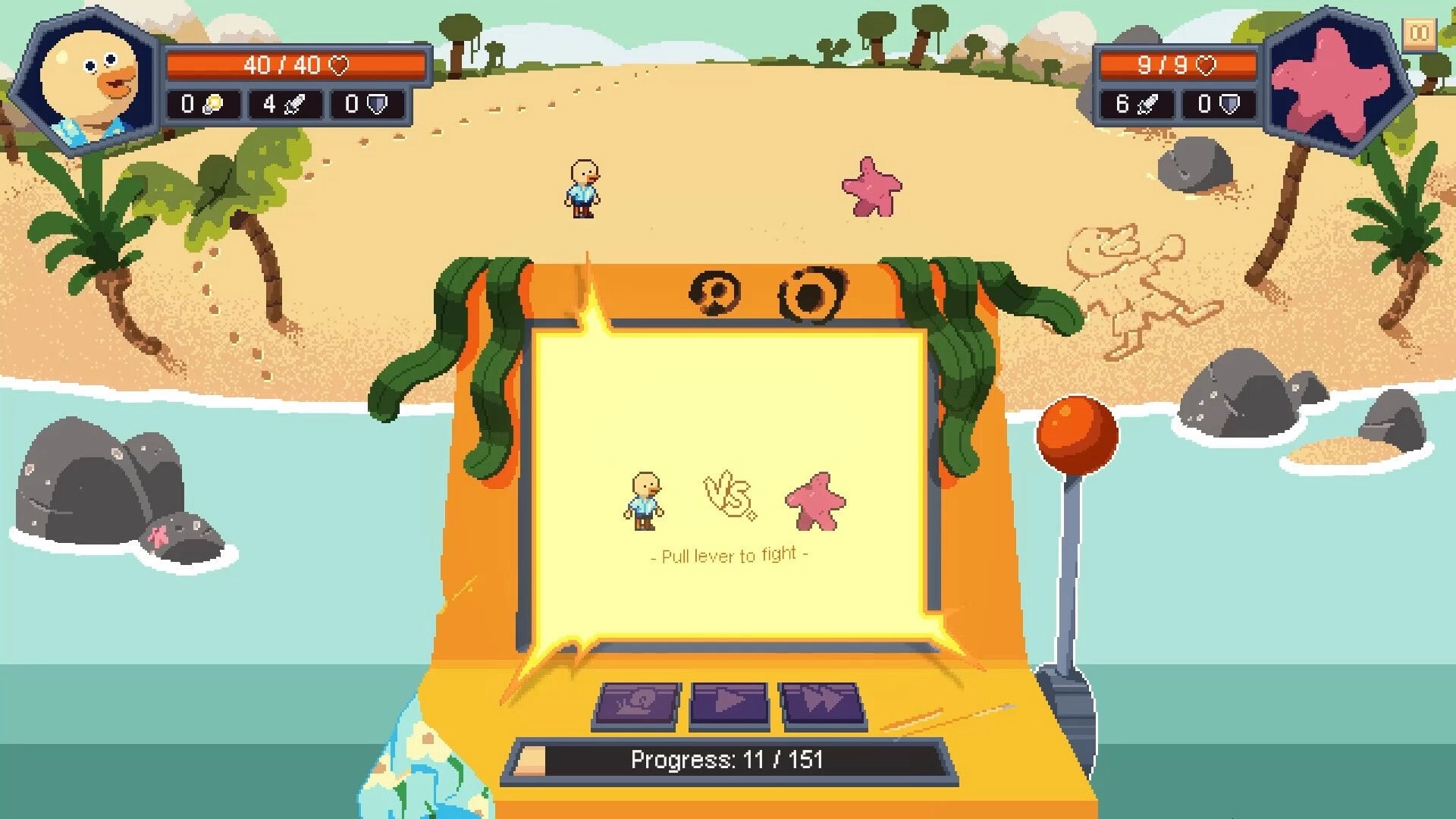The height and width of the screenshot is (819, 1456).
Task: Select the pink meeple standing on the sand
Action: [x=871, y=187]
